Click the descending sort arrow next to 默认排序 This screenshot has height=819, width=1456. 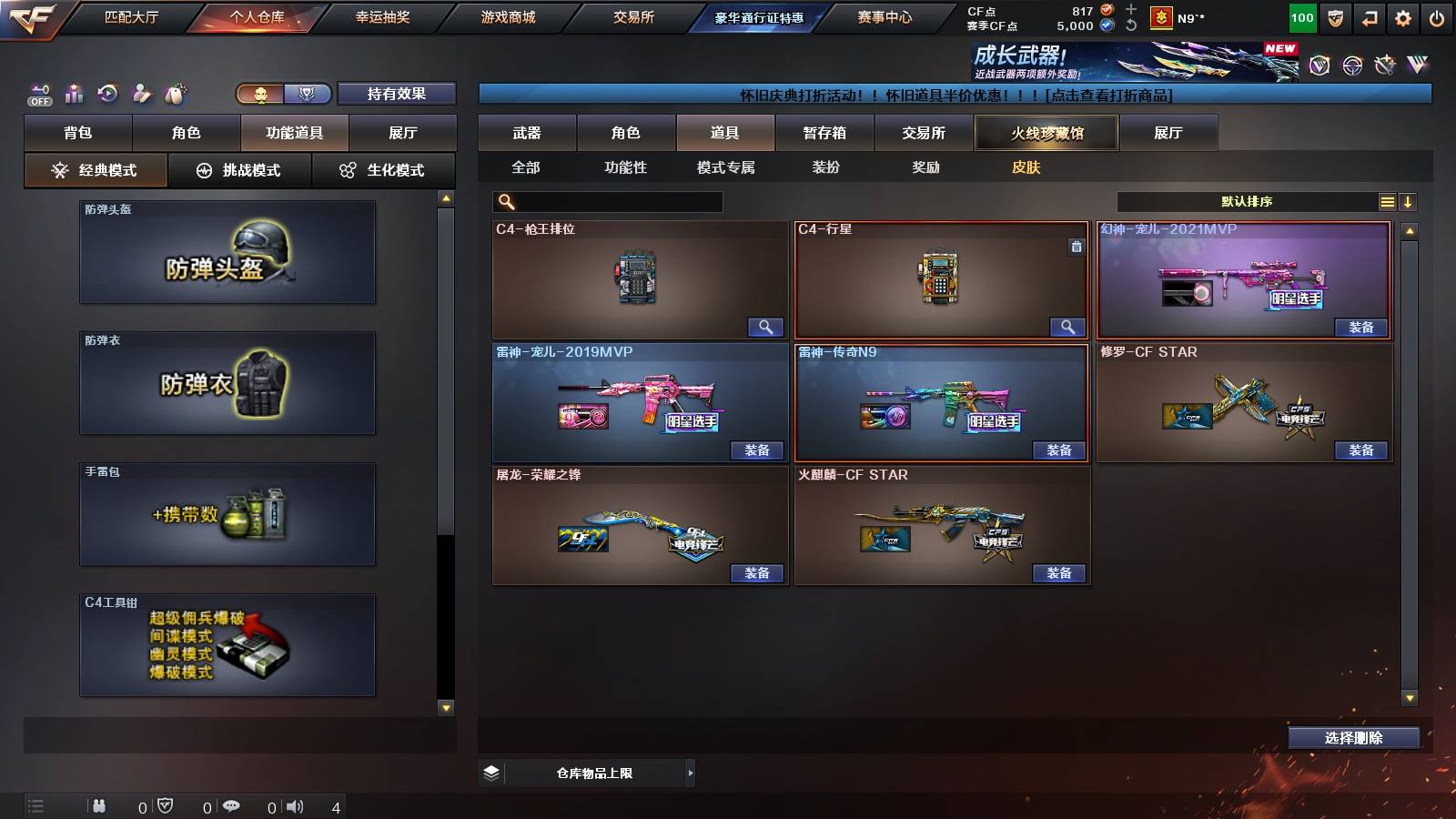coord(1410,201)
